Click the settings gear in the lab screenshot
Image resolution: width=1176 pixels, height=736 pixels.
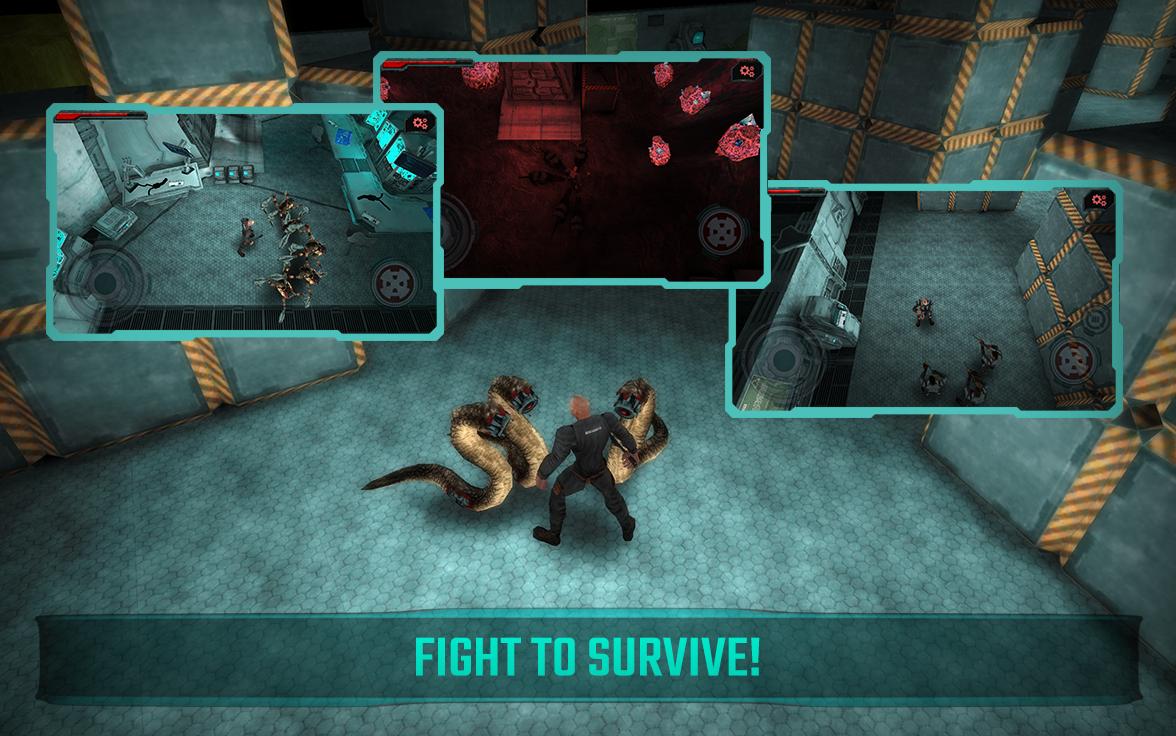point(420,124)
